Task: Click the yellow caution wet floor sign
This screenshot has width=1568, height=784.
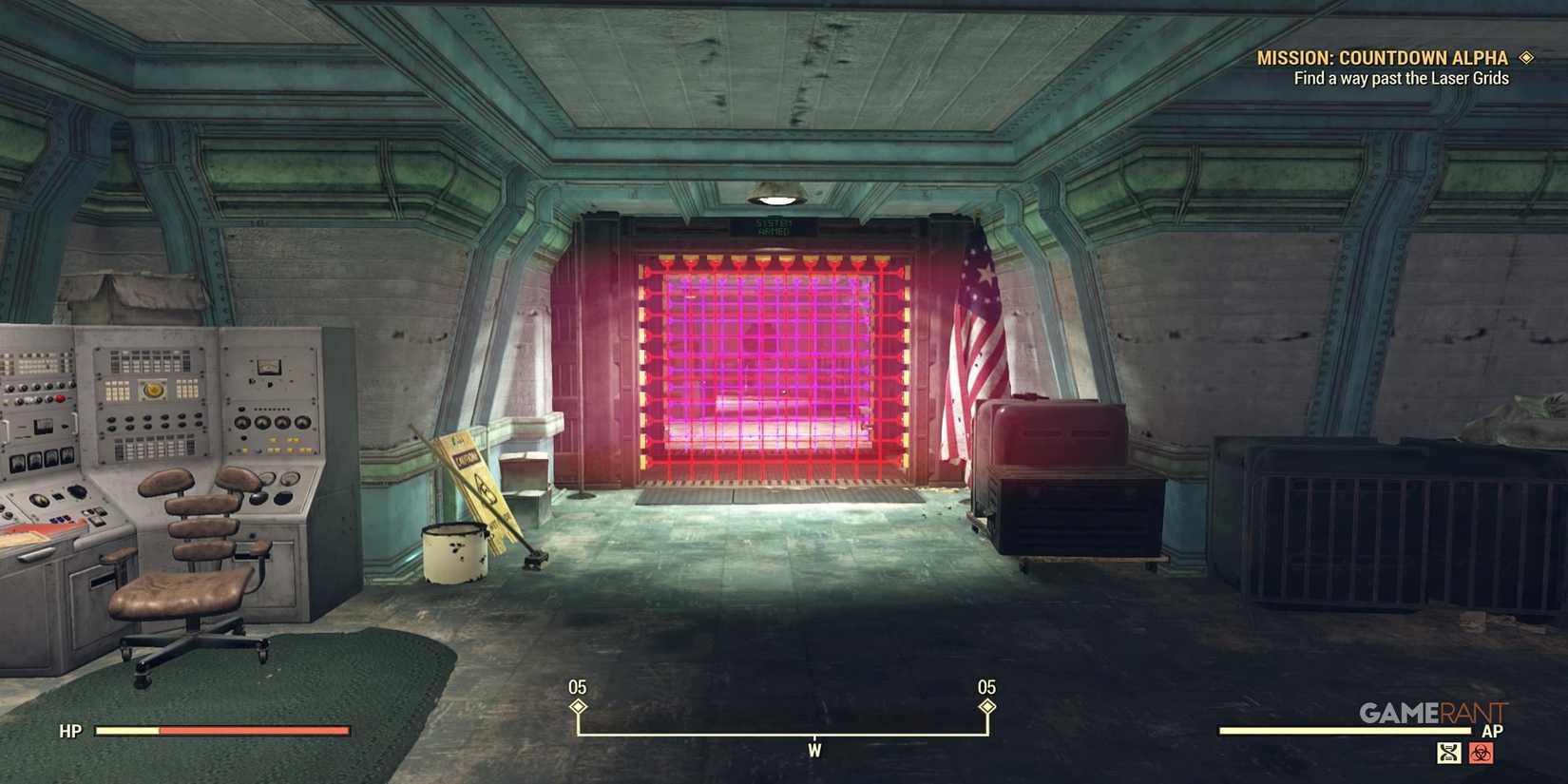Action: 469,485
